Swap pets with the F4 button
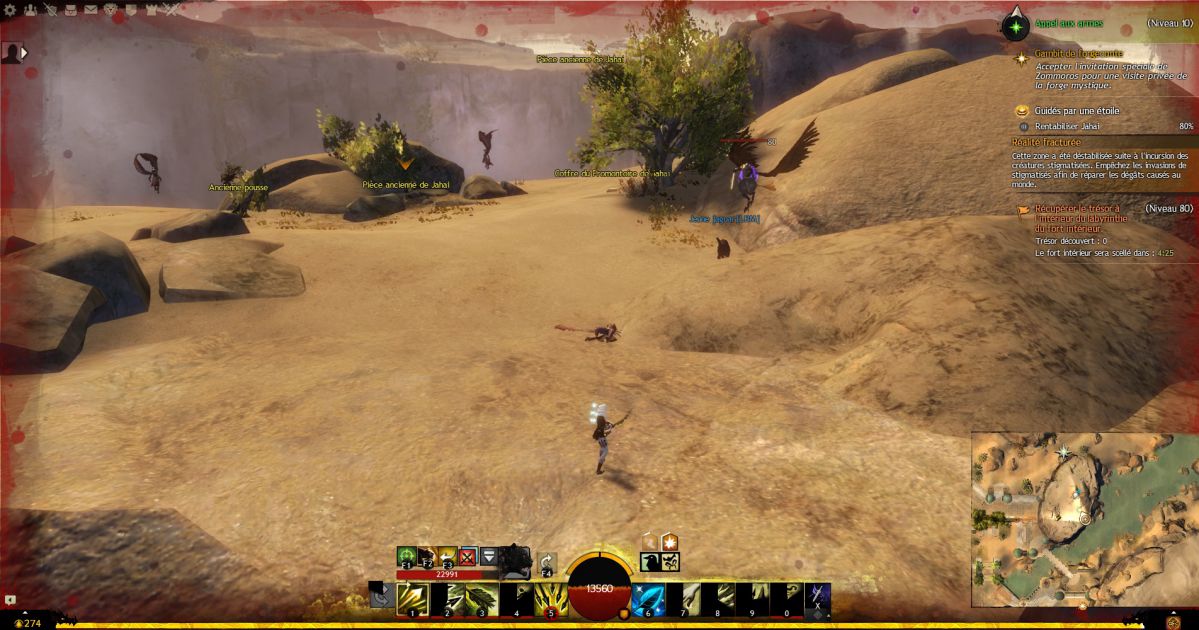This screenshot has width=1199, height=630. (x=547, y=563)
